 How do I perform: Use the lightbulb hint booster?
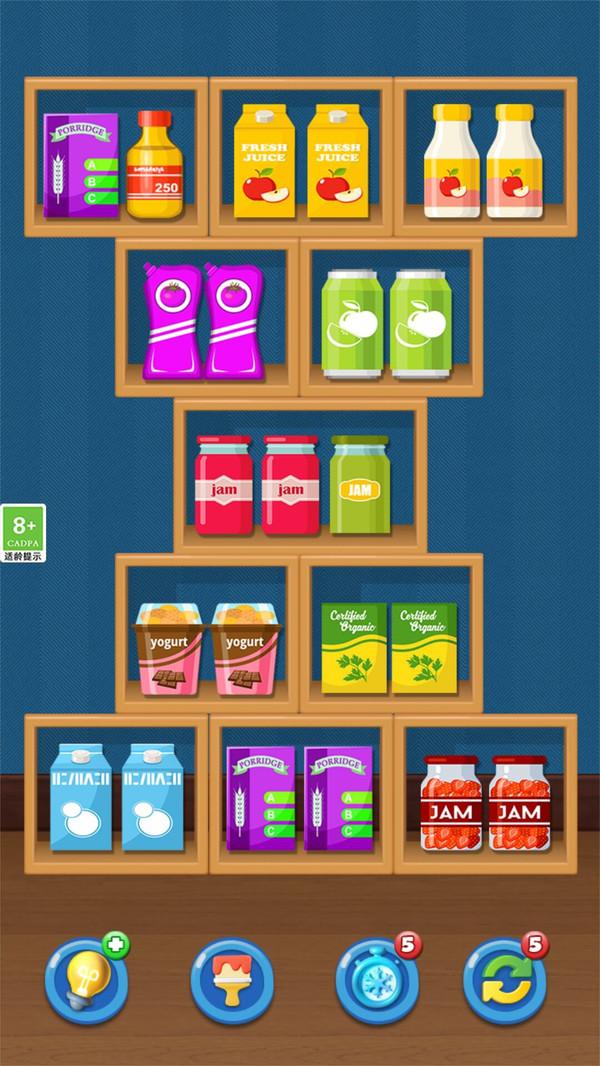point(86,980)
